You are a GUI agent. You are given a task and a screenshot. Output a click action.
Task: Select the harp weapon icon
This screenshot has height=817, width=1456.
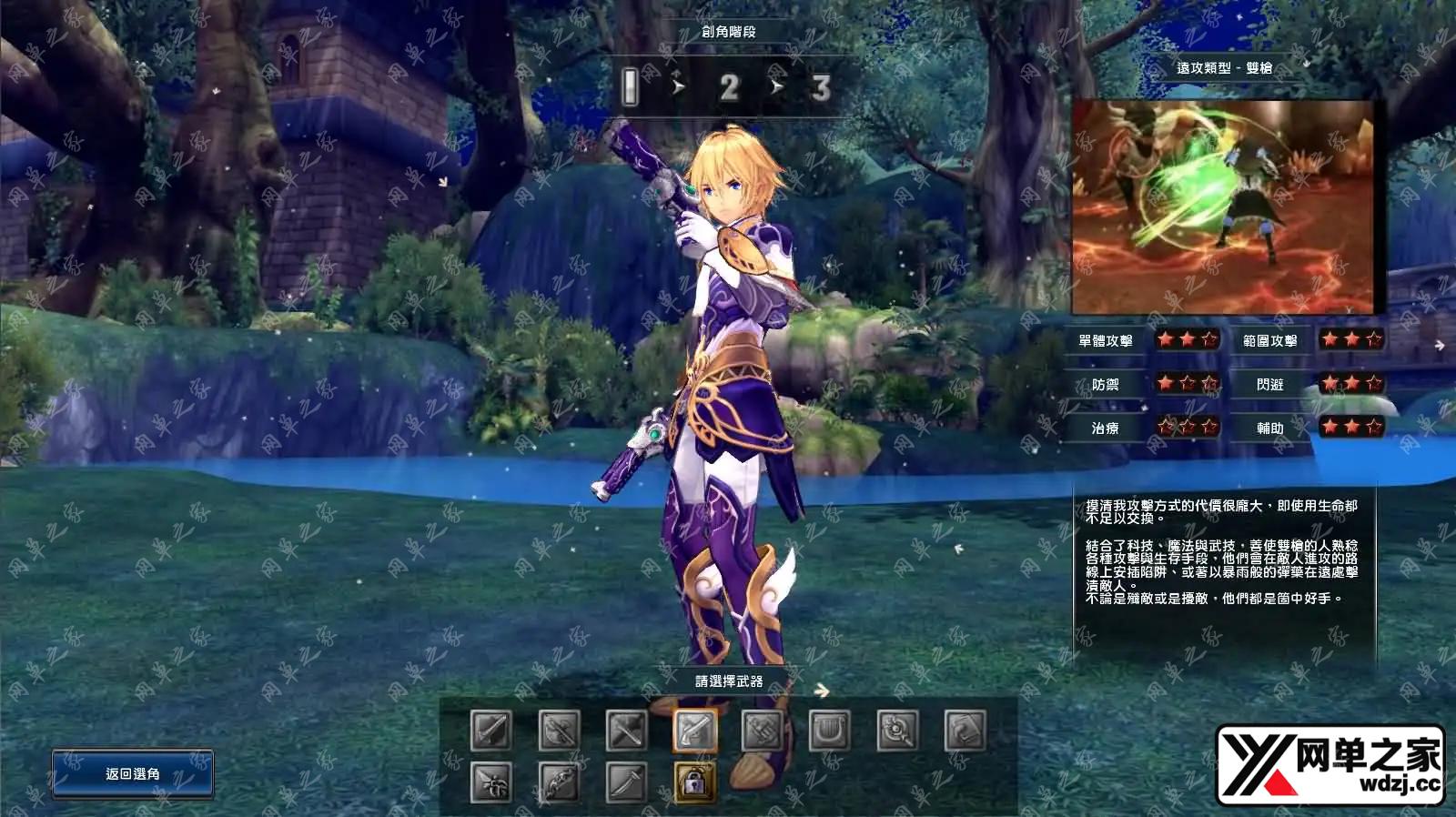829,730
